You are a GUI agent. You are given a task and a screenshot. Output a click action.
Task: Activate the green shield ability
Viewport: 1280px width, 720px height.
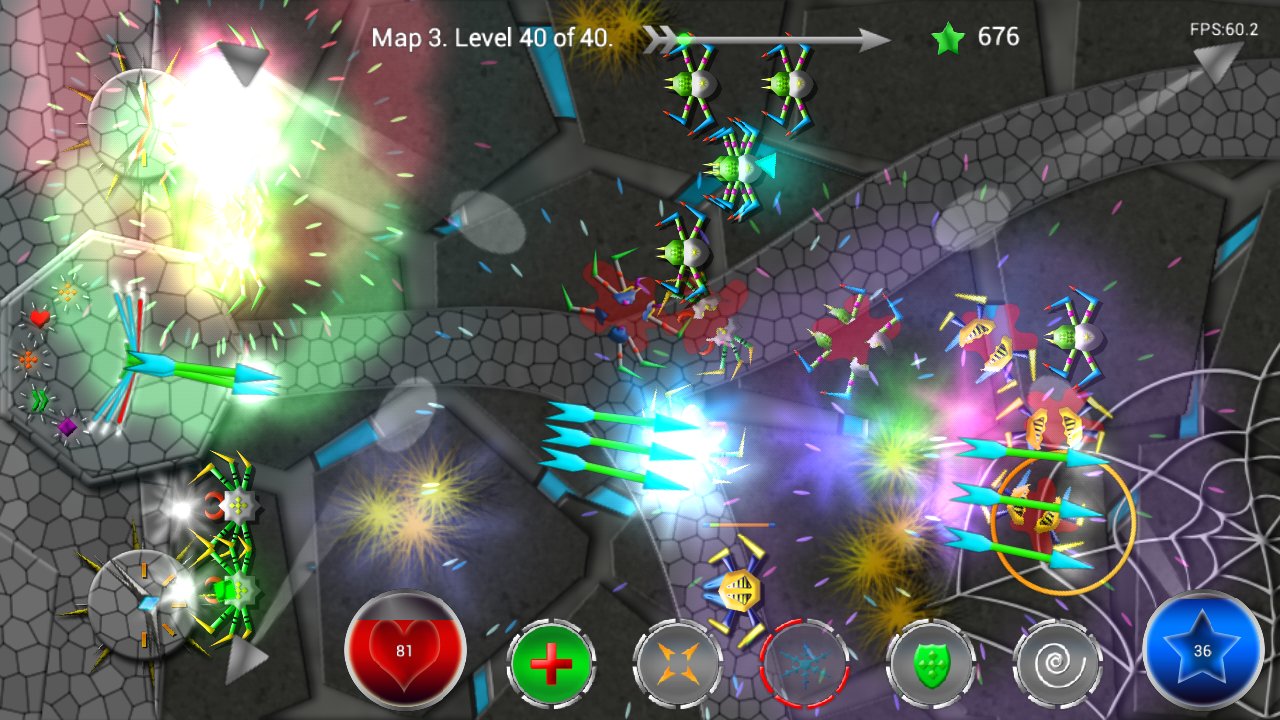tap(930, 664)
